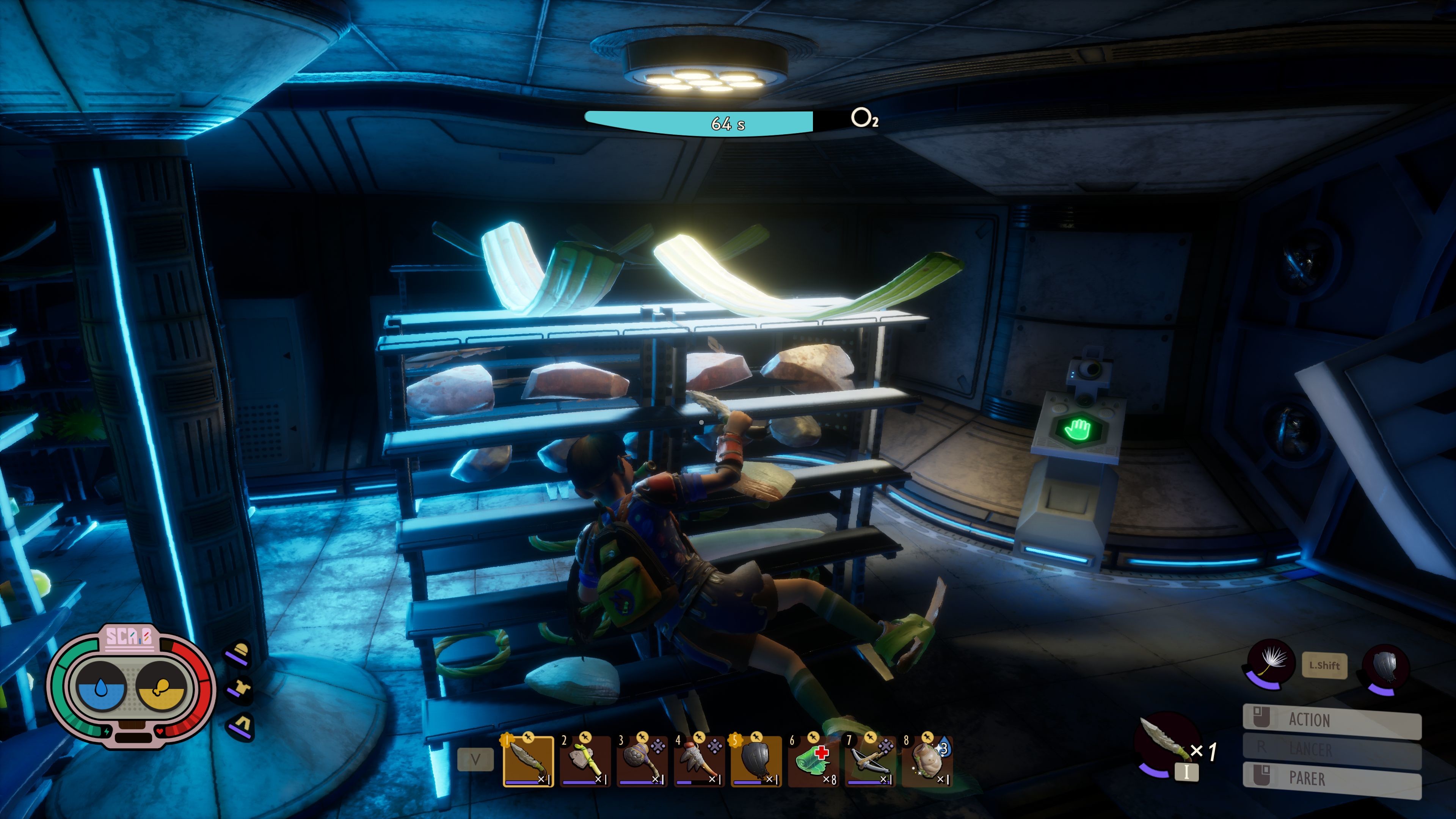Viewport: 1456px width, 819px height.
Task: Choose the round-headed hammer in slot 3
Action: (642, 761)
